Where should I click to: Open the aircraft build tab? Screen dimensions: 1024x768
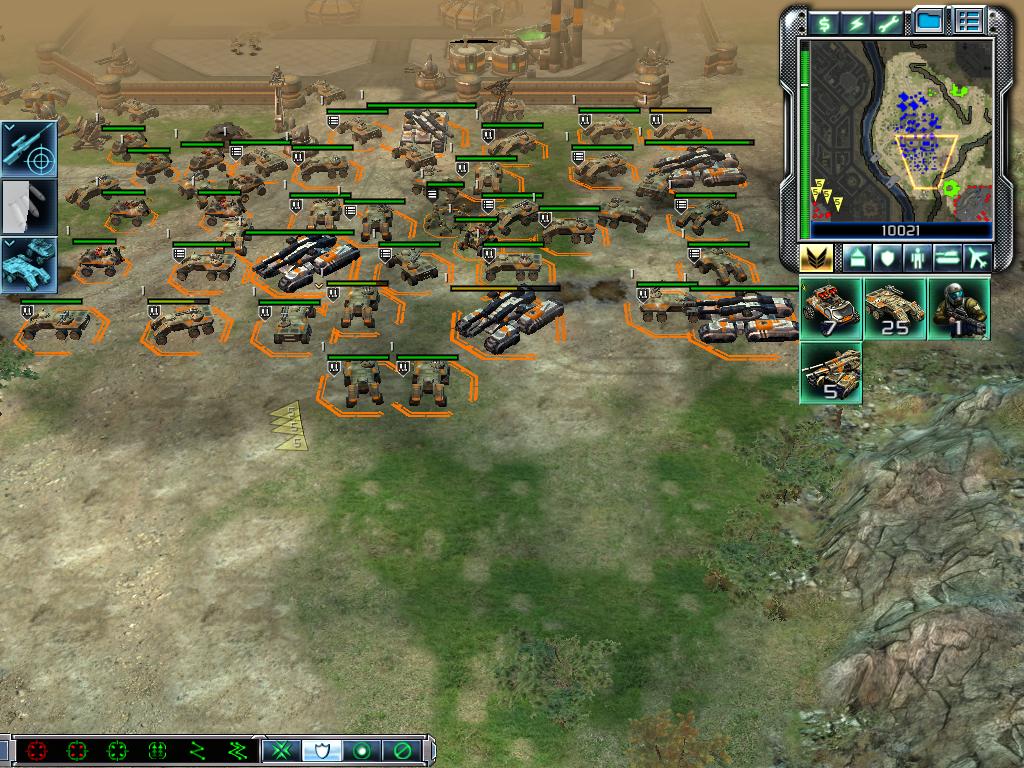coord(977,258)
